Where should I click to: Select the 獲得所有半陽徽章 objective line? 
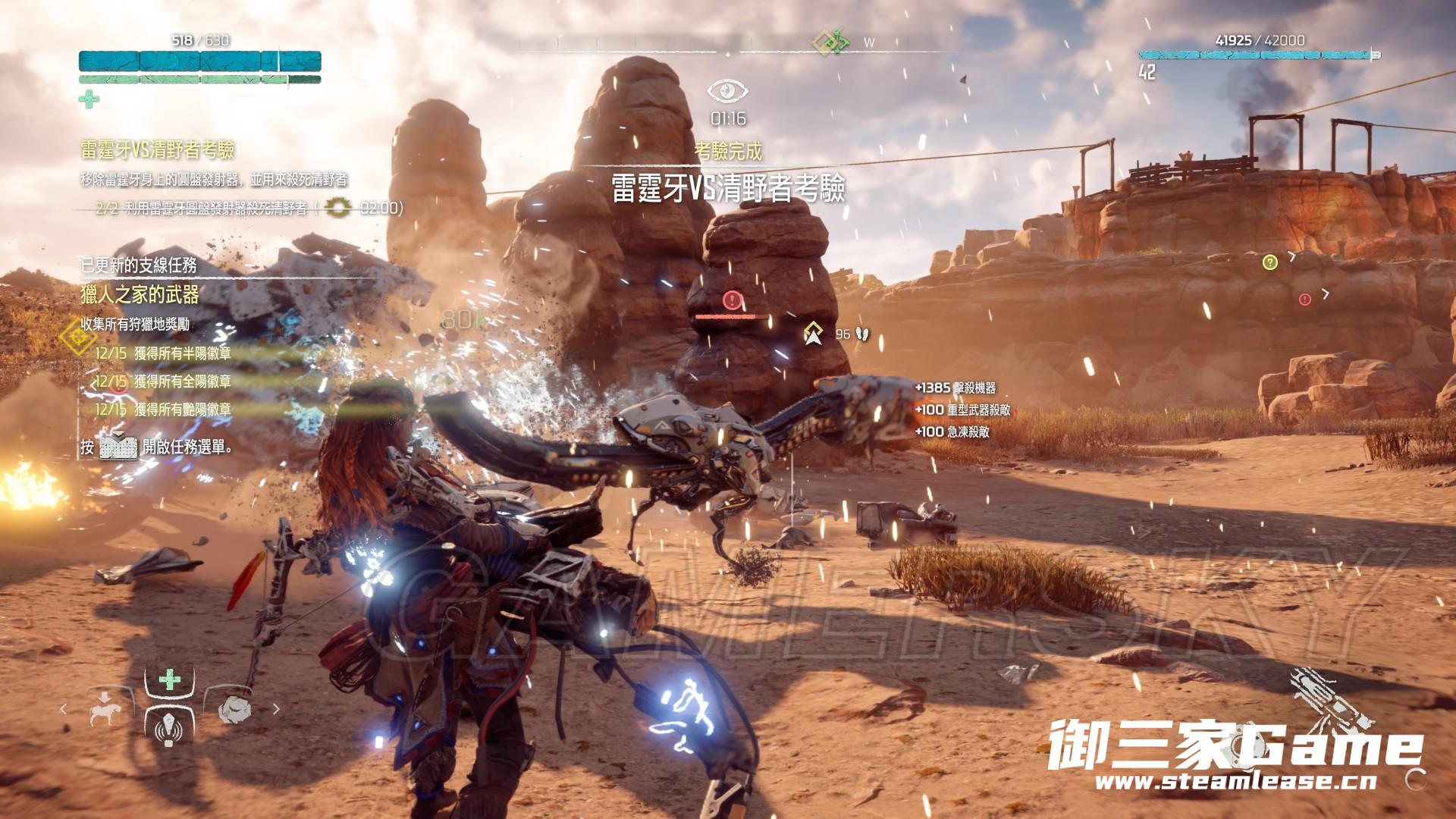point(182,353)
